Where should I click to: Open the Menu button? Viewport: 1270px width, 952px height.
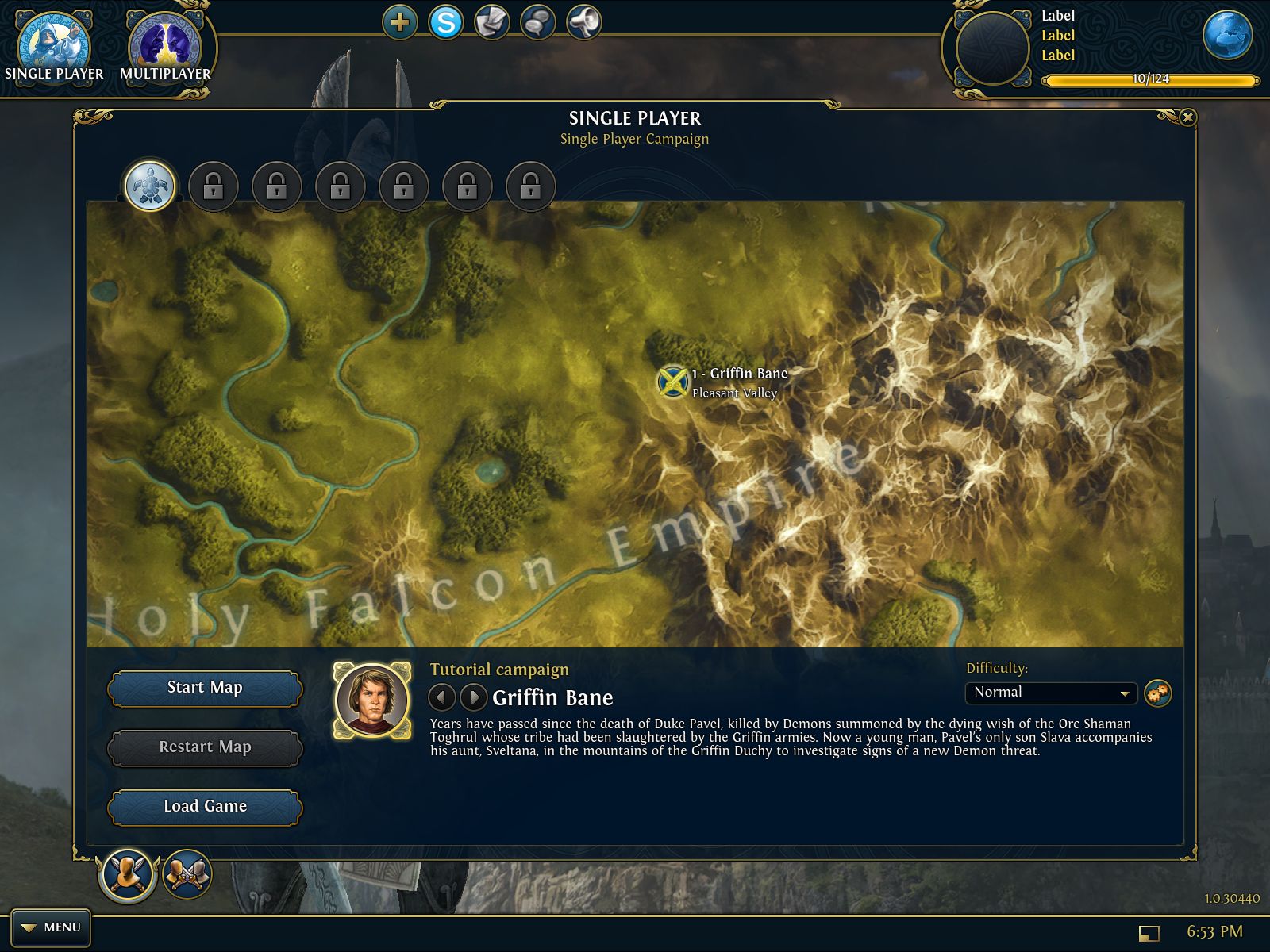pos(52,927)
